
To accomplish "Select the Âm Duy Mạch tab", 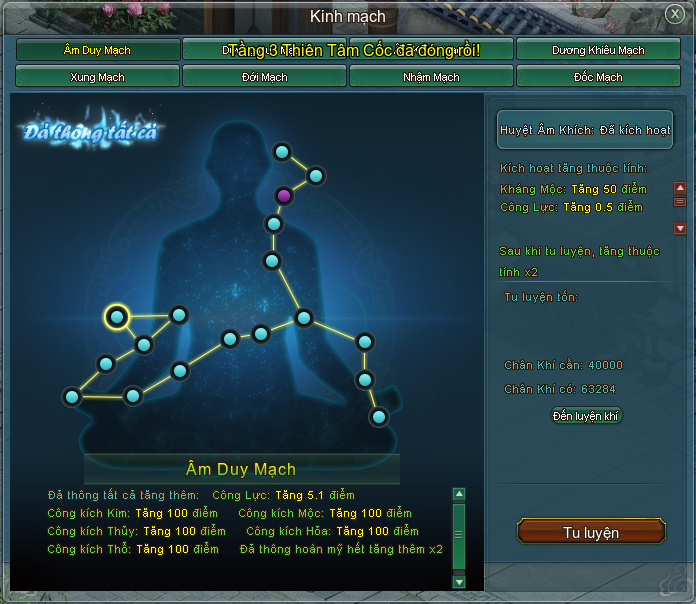I will (x=98, y=50).
